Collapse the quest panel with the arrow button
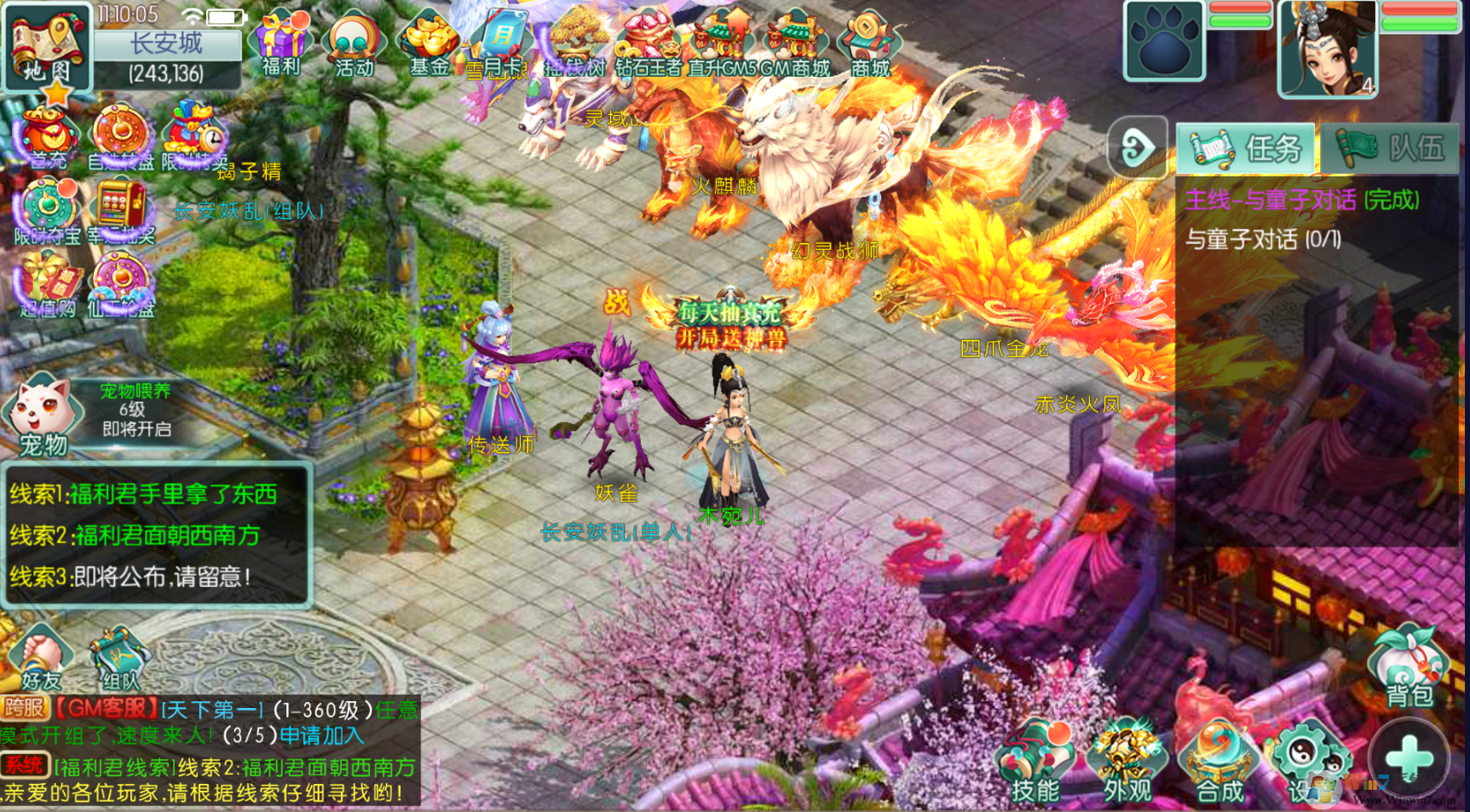Image resolution: width=1470 pixels, height=812 pixels. click(x=1137, y=148)
